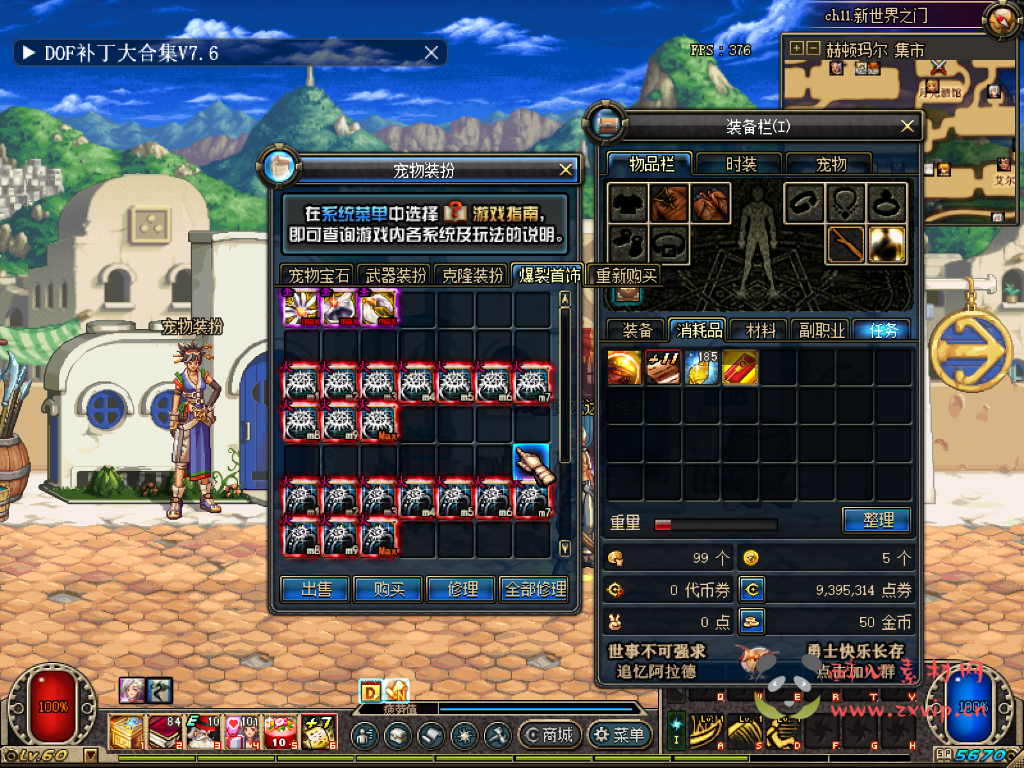Open the 商城 cash shop button
Viewport: 1024px width, 768px height.
(x=547, y=735)
